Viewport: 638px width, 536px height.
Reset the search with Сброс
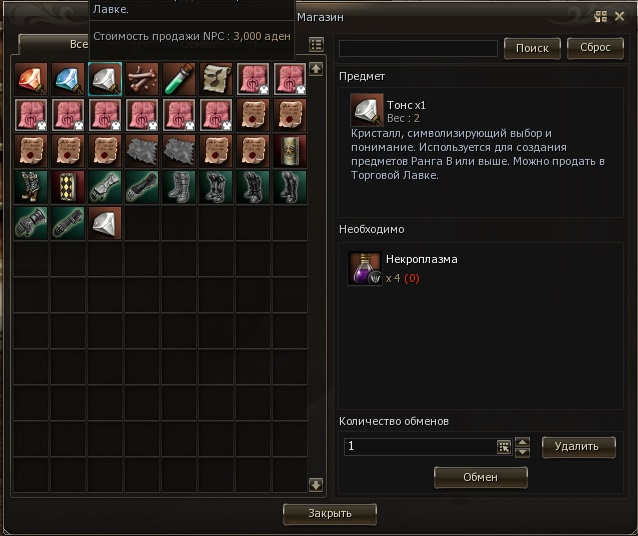595,48
